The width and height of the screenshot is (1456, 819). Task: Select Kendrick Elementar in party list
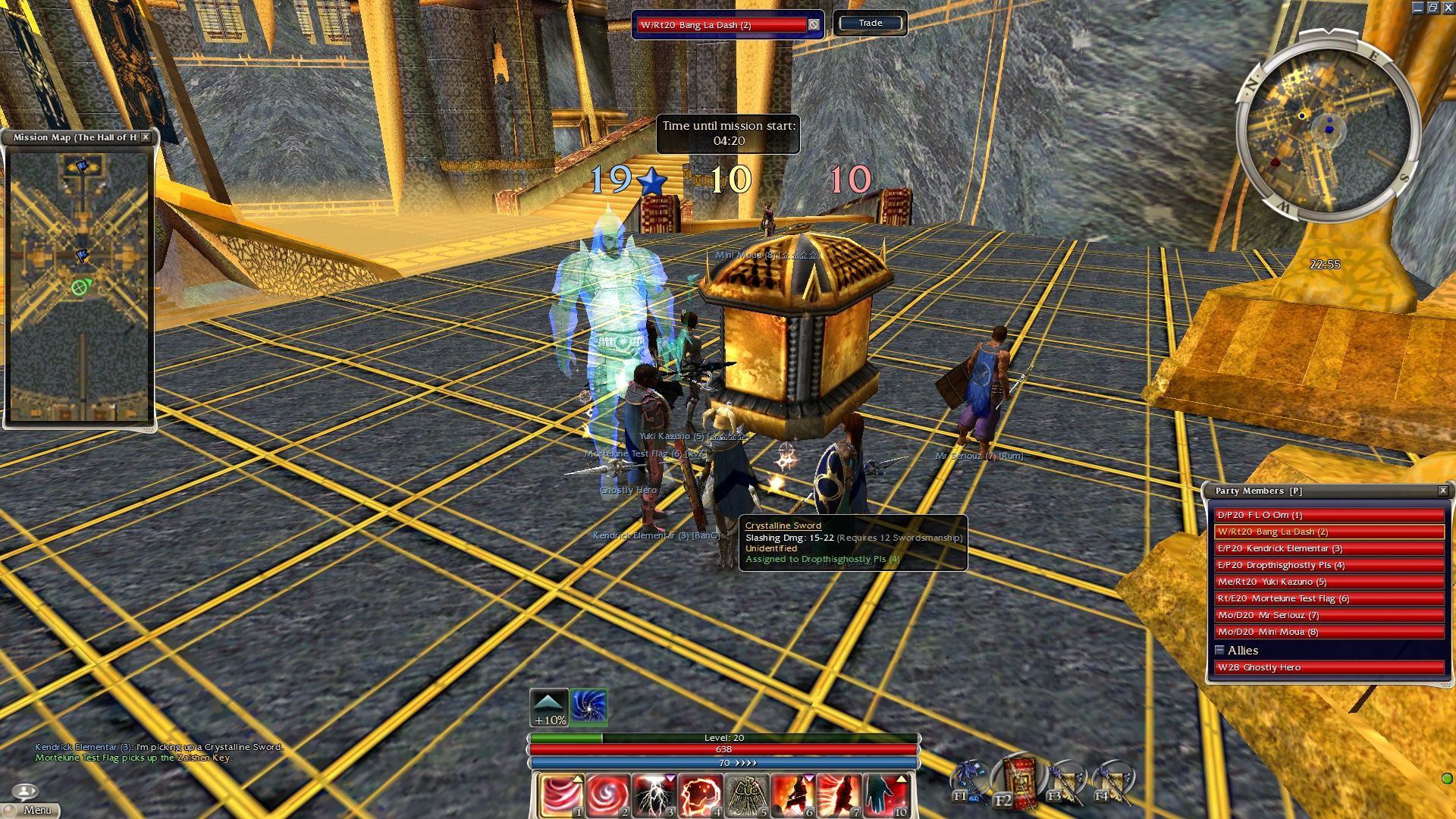click(x=1329, y=548)
